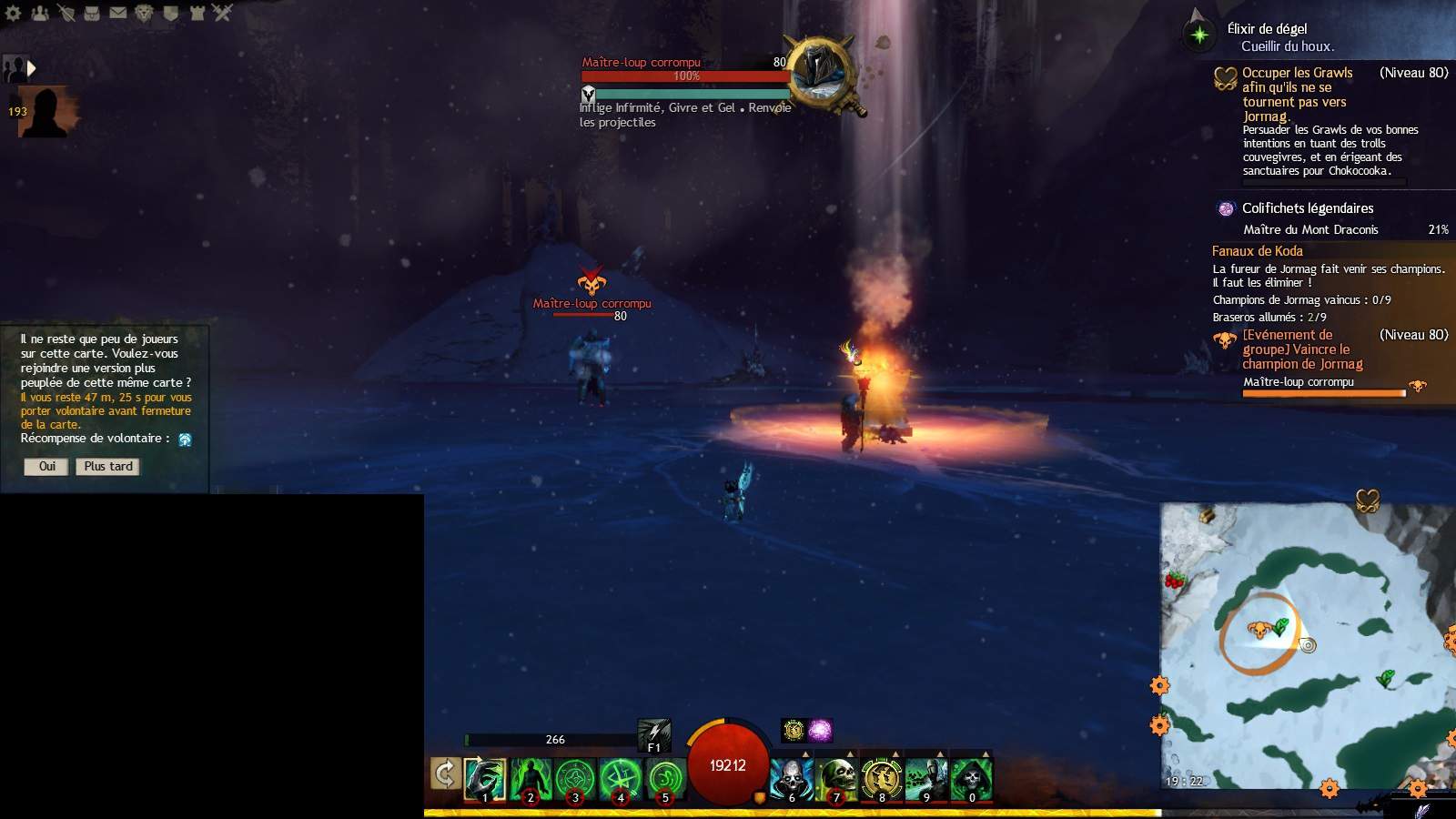Open the mail envelope icon

click(x=118, y=13)
